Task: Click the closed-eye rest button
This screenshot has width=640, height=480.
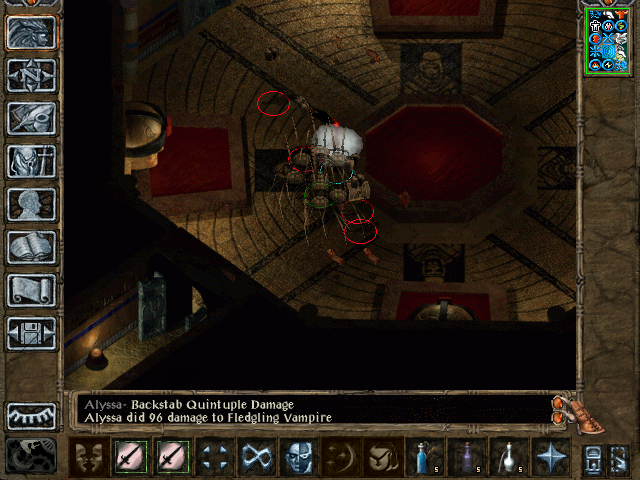Action: click(x=32, y=415)
